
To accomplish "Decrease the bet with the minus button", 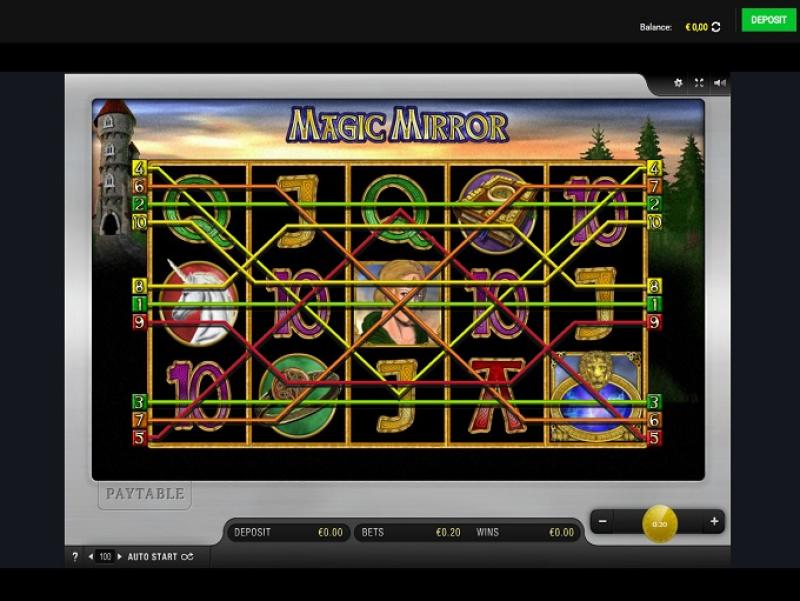I will click(602, 521).
